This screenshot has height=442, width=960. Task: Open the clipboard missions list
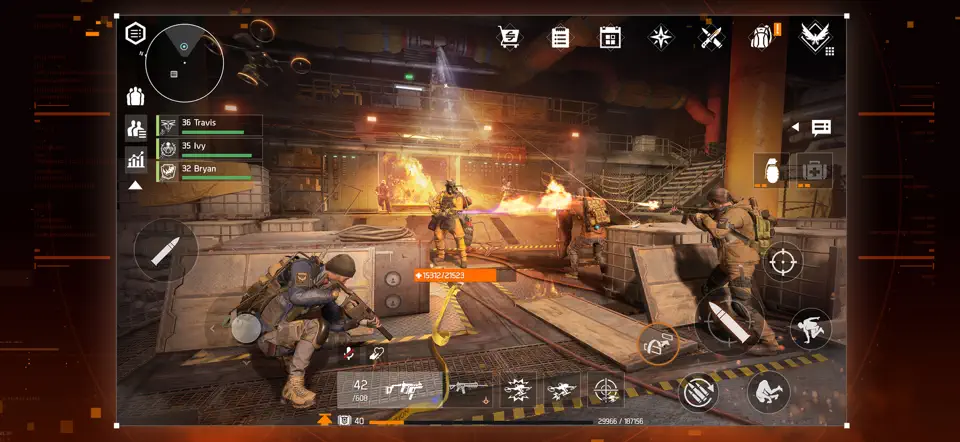point(560,38)
